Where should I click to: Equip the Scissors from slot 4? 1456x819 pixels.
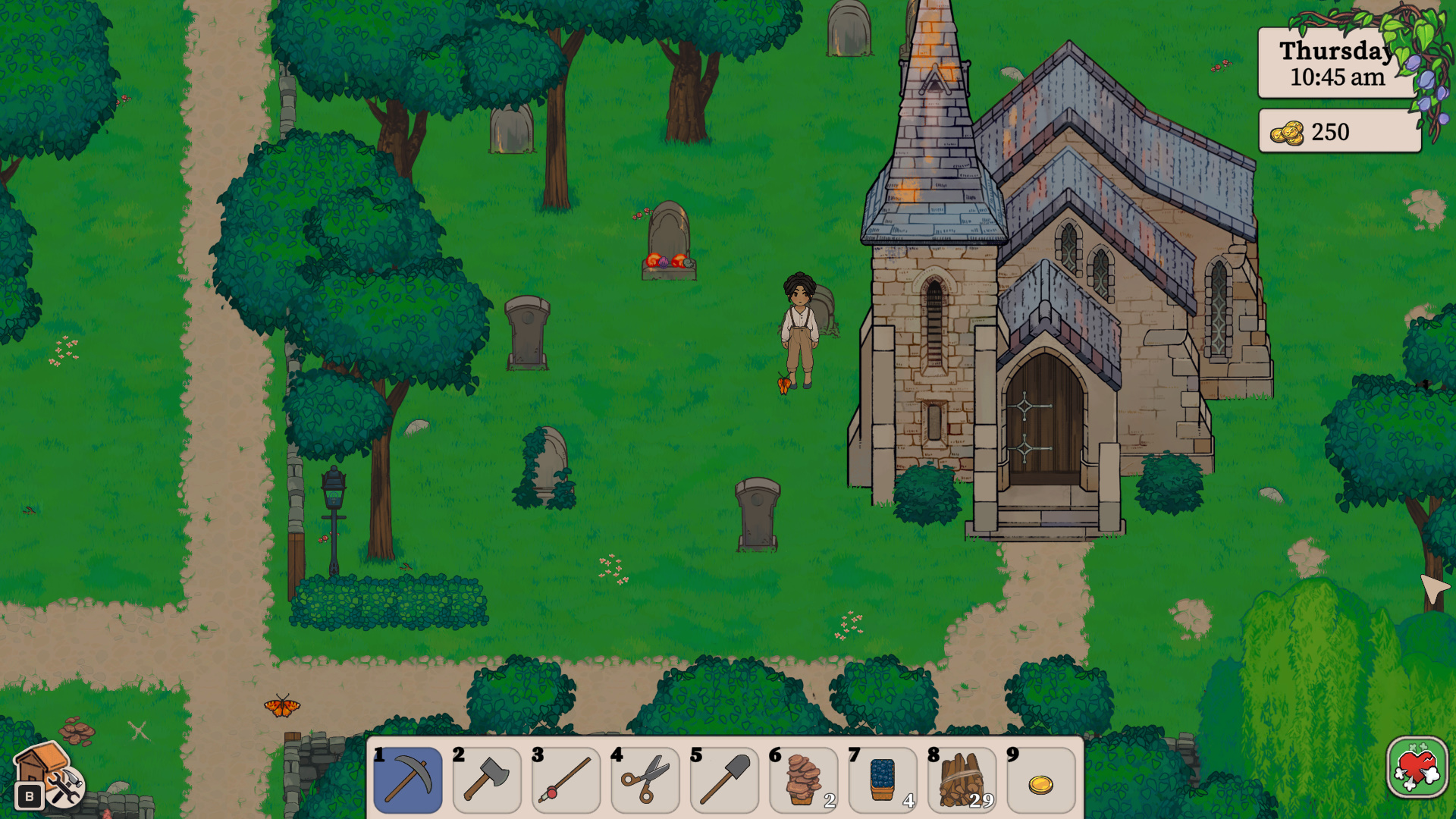click(645, 781)
